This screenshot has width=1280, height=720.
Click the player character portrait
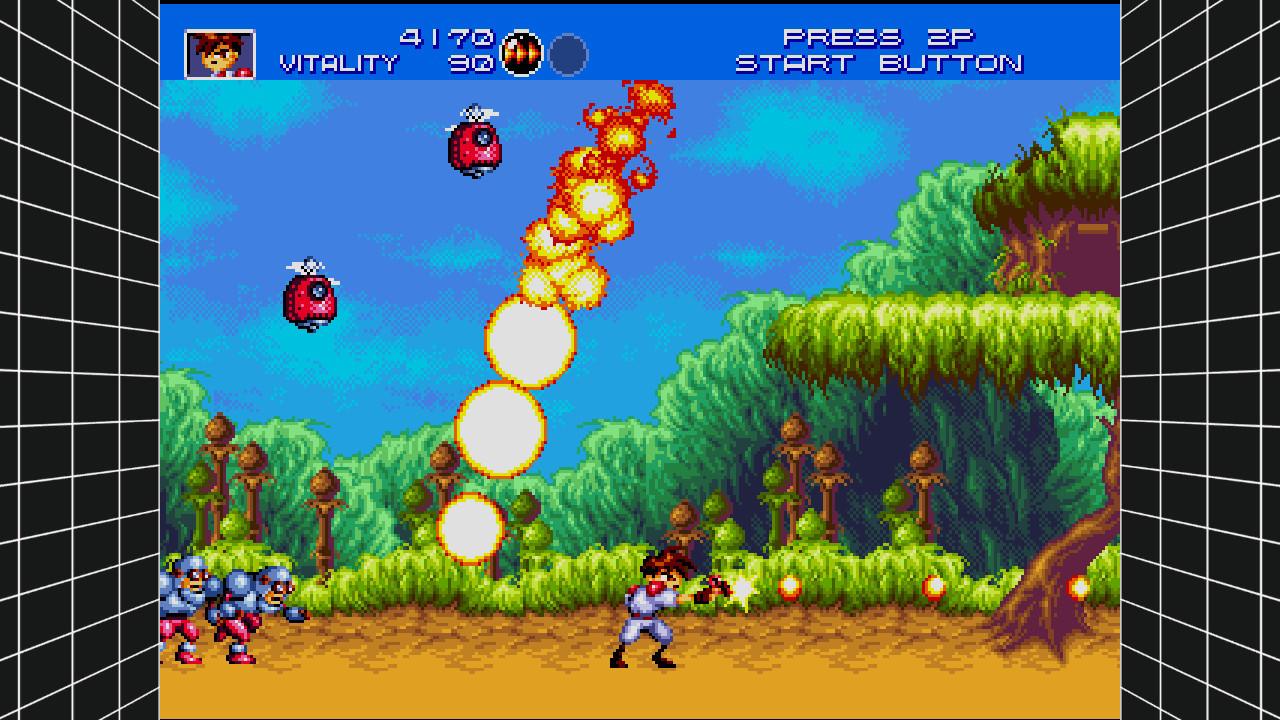220,54
